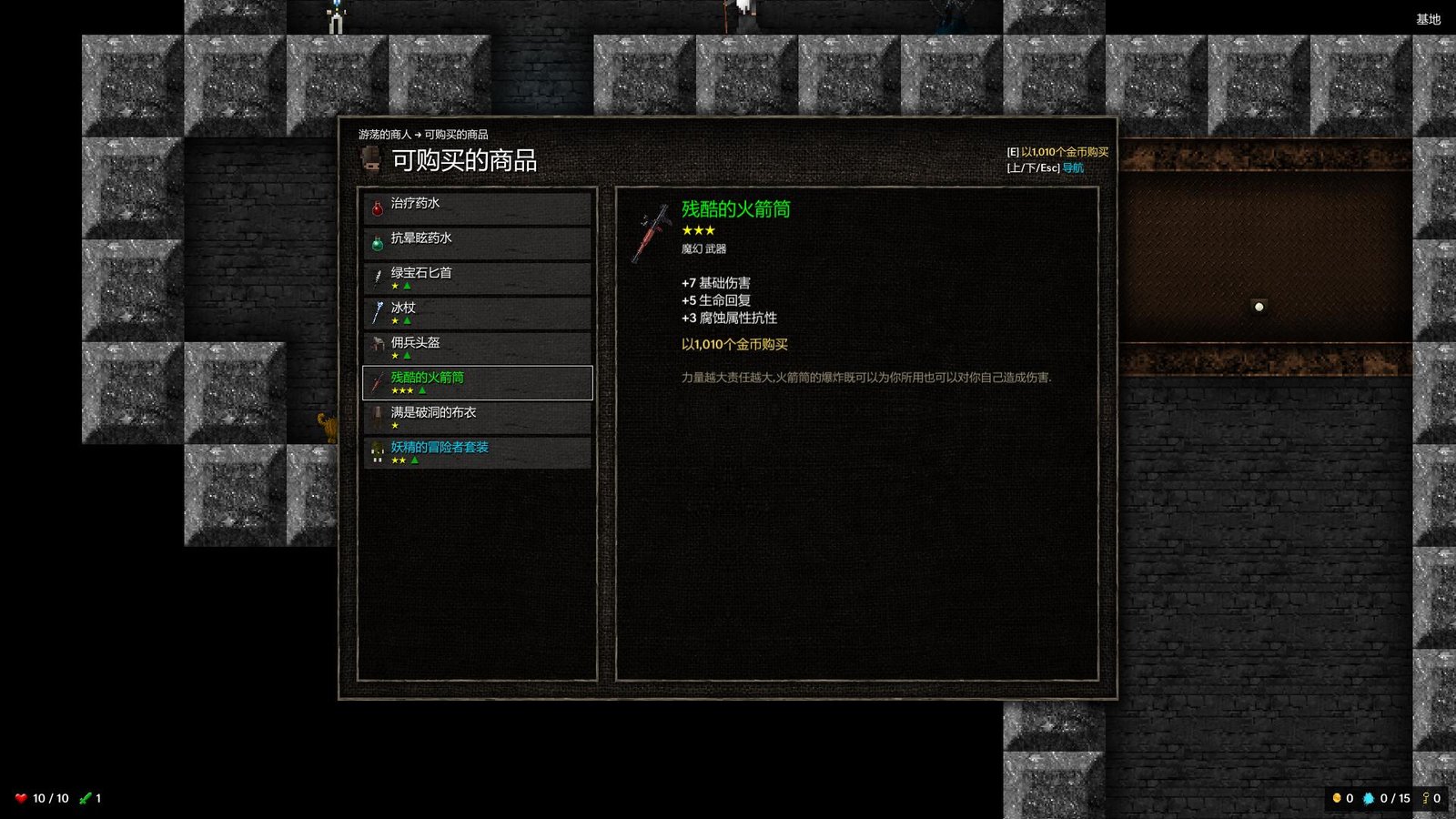The height and width of the screenshot is (819, 1456).
Task: Click the 妖精的冒险者套装 armor set icon
Action: [377, 449]
